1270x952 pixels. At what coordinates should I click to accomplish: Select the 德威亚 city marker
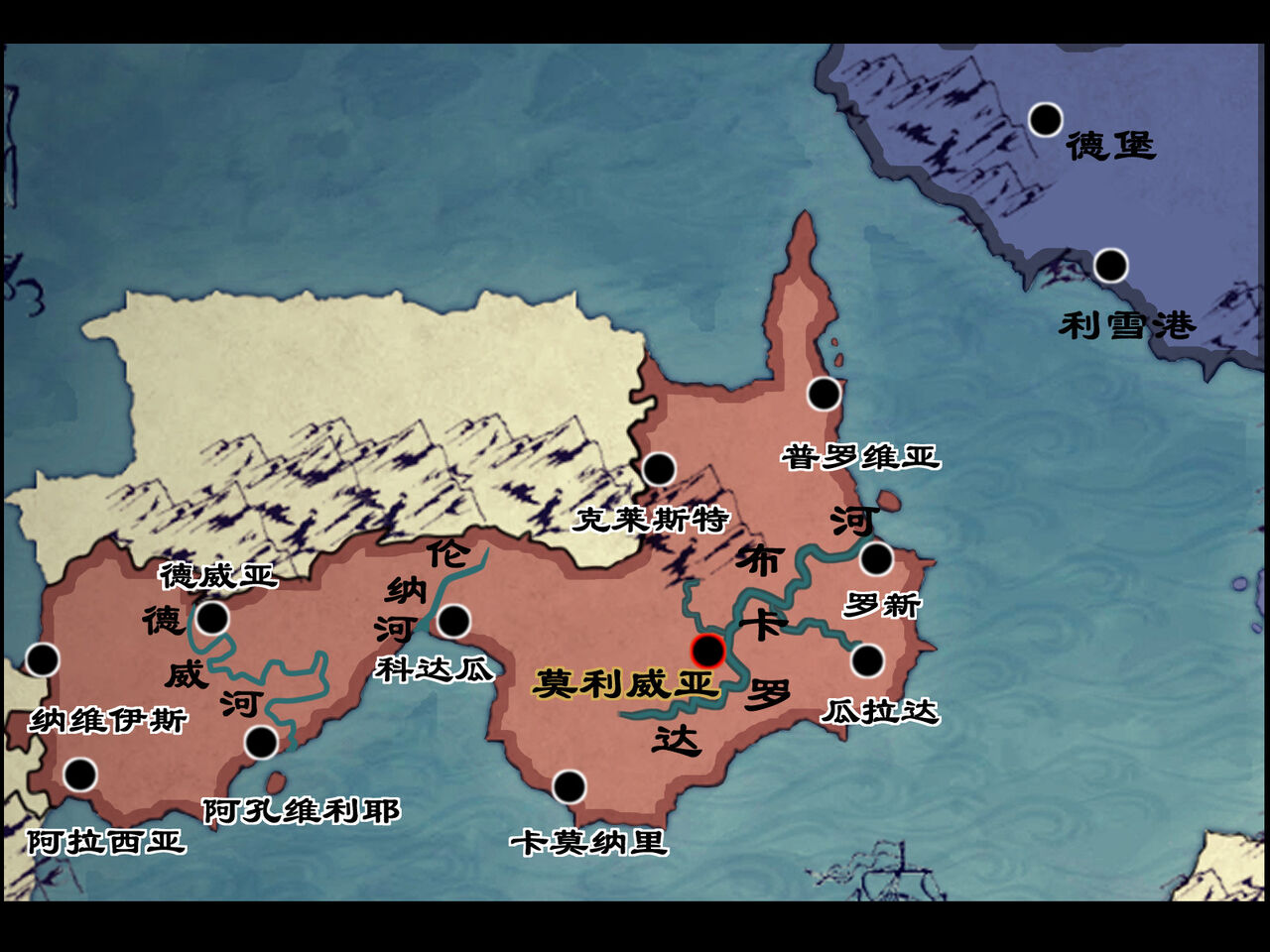tap(212, 619)
